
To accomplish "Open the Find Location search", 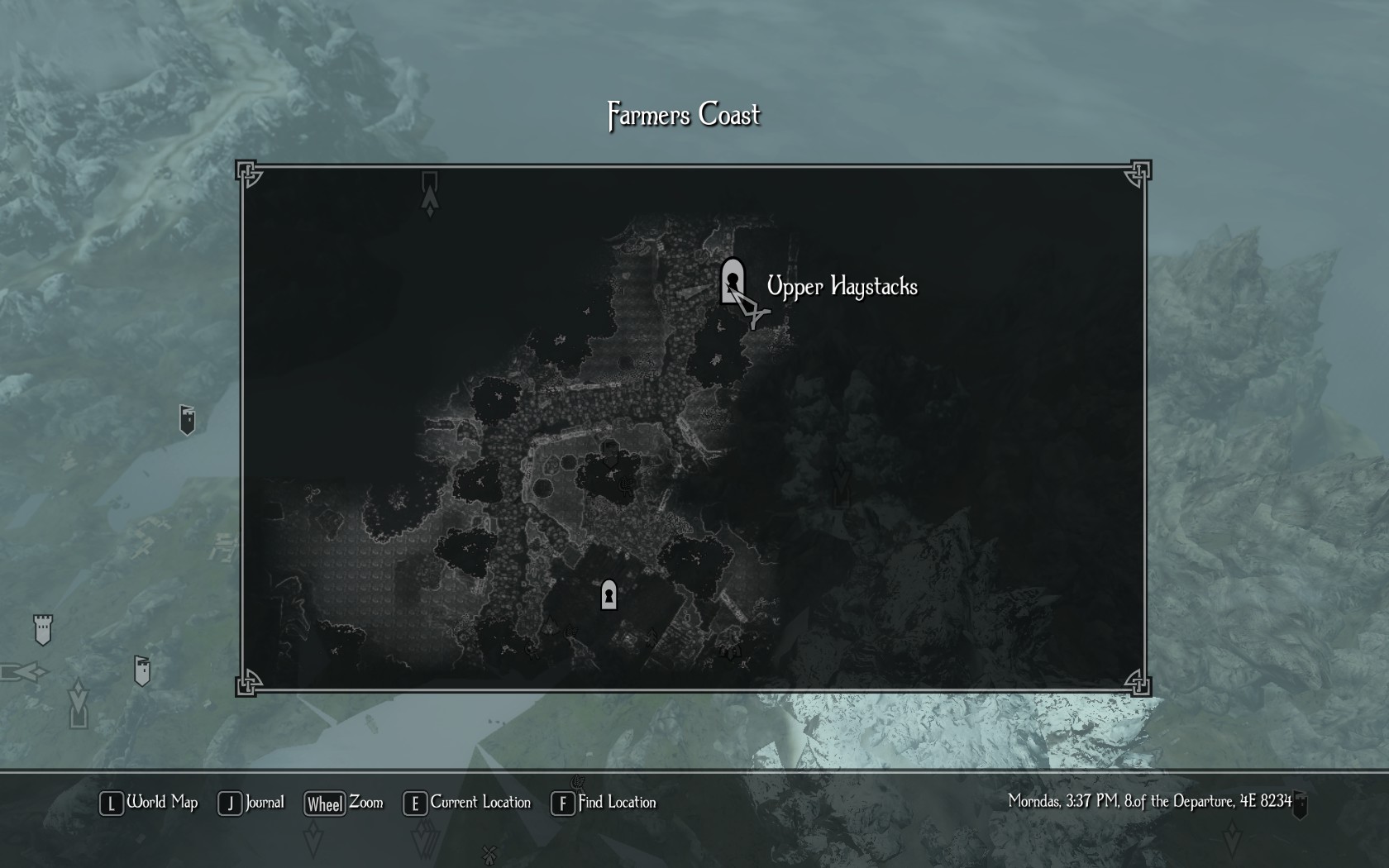I will click(x=604, y=803).
